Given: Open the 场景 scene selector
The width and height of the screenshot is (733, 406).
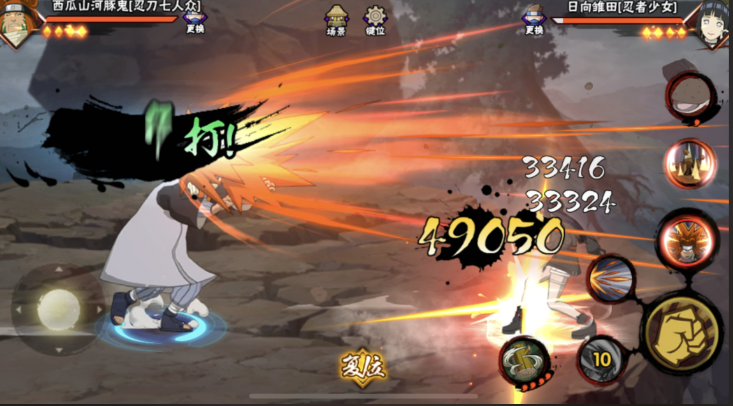Looking at the screenshot, I should (336, 20).
